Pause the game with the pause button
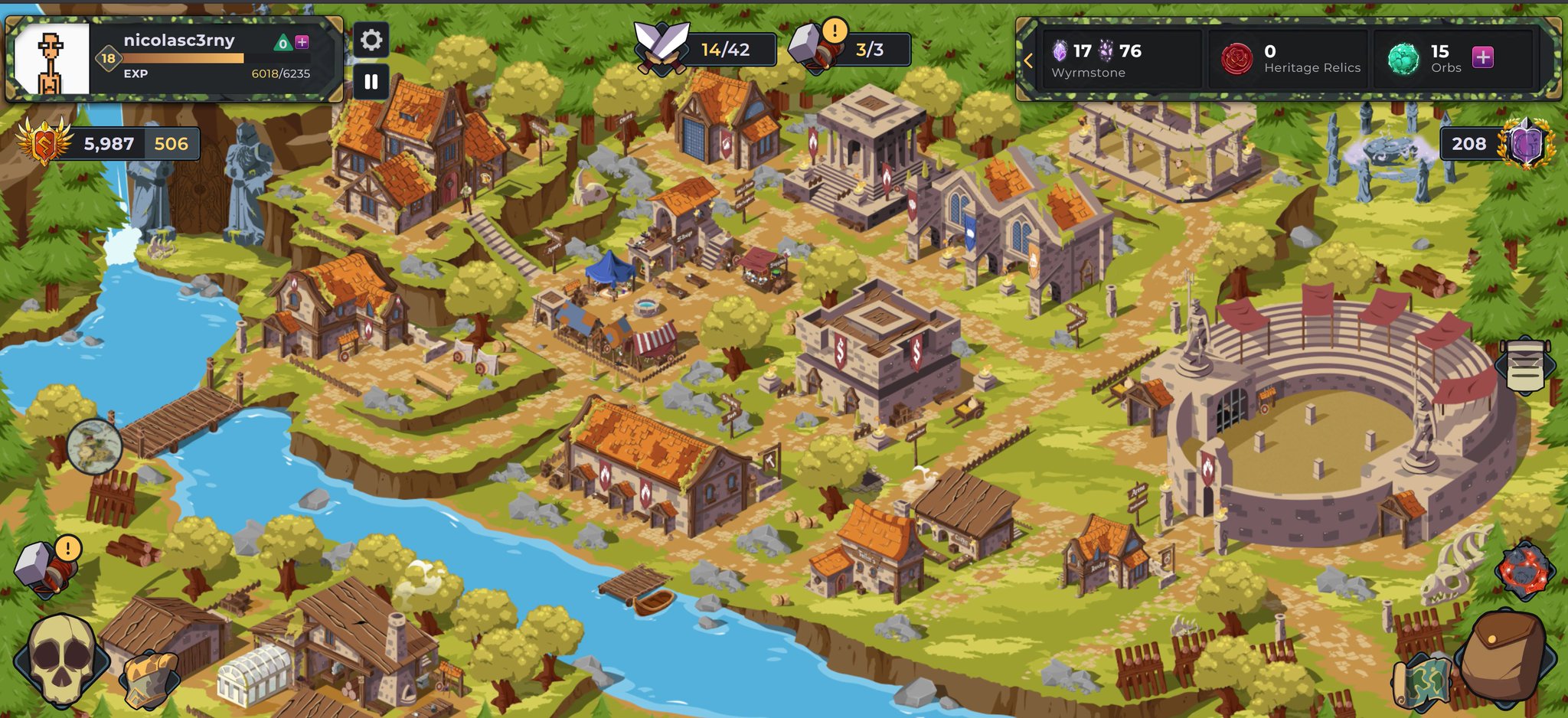The width and height of the screenshot is (1568, 718). tap(371, 82)
